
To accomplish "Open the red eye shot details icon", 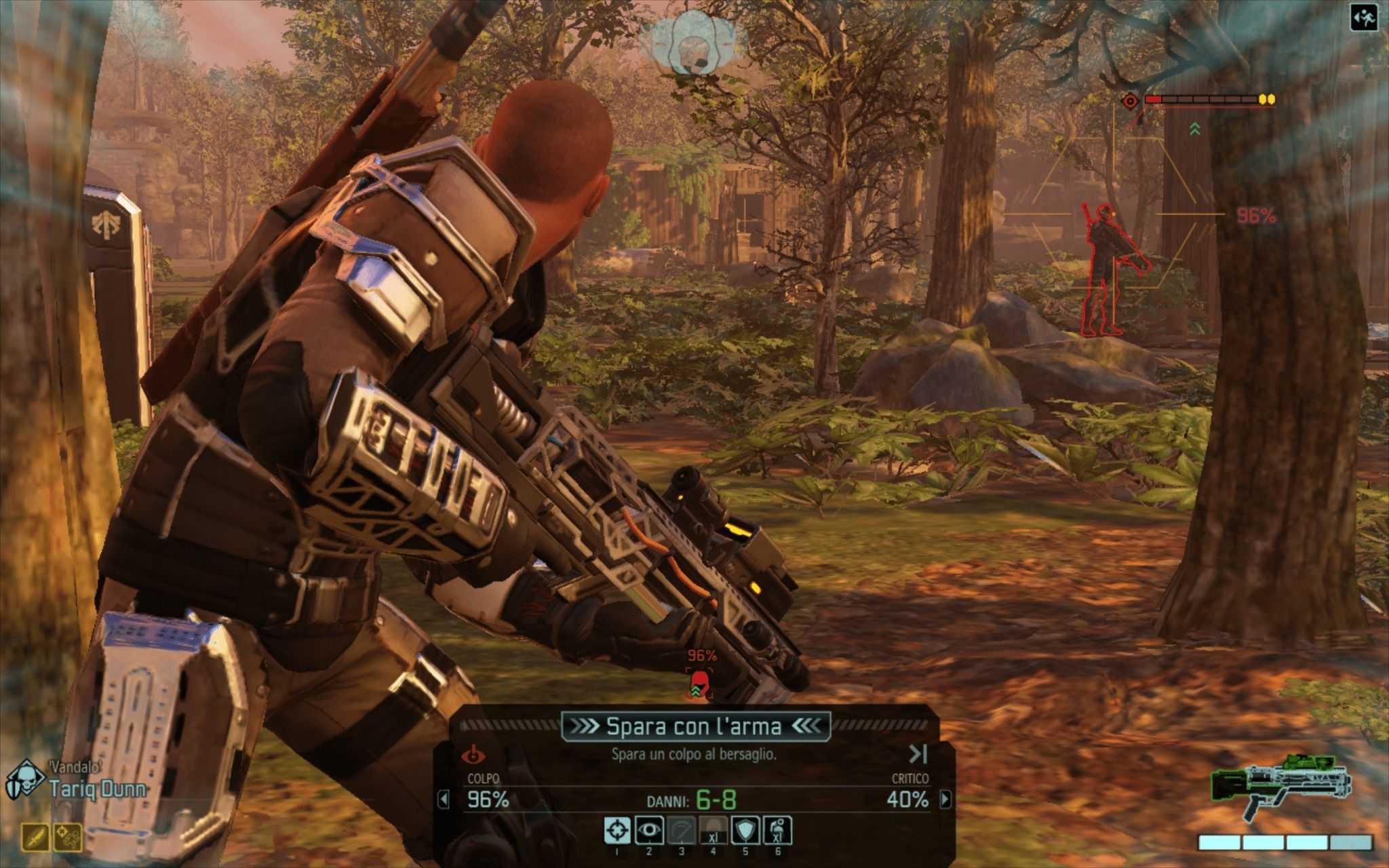I will coord(473,754).
